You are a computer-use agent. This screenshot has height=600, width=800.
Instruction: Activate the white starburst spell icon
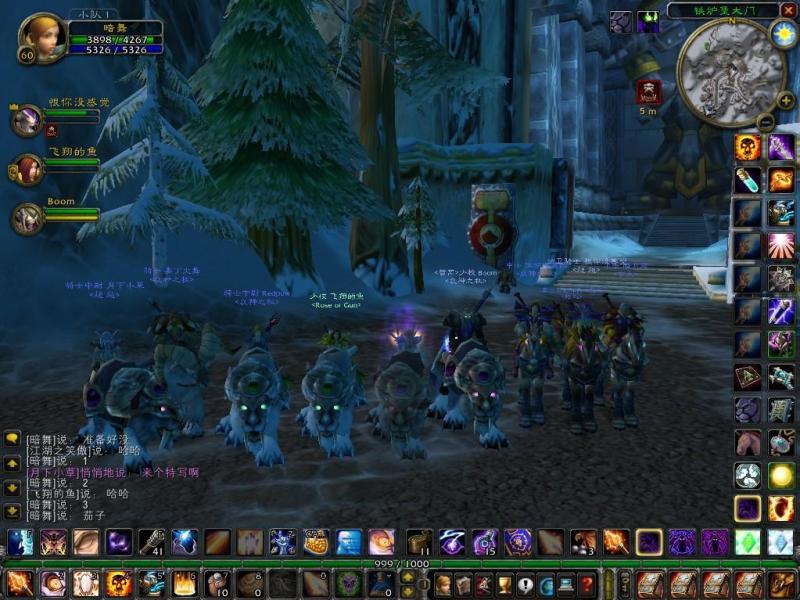[781, 245]
